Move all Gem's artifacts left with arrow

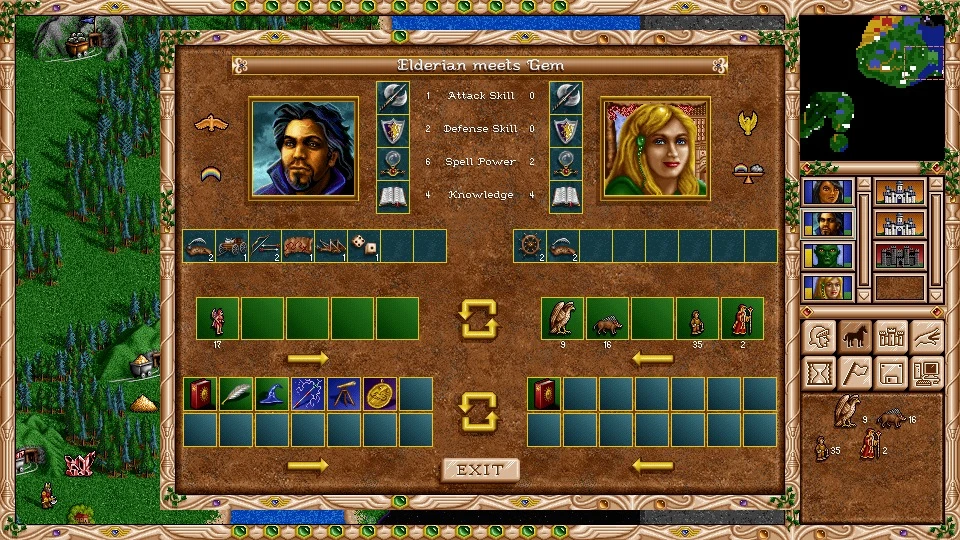(x=652, y=465)
